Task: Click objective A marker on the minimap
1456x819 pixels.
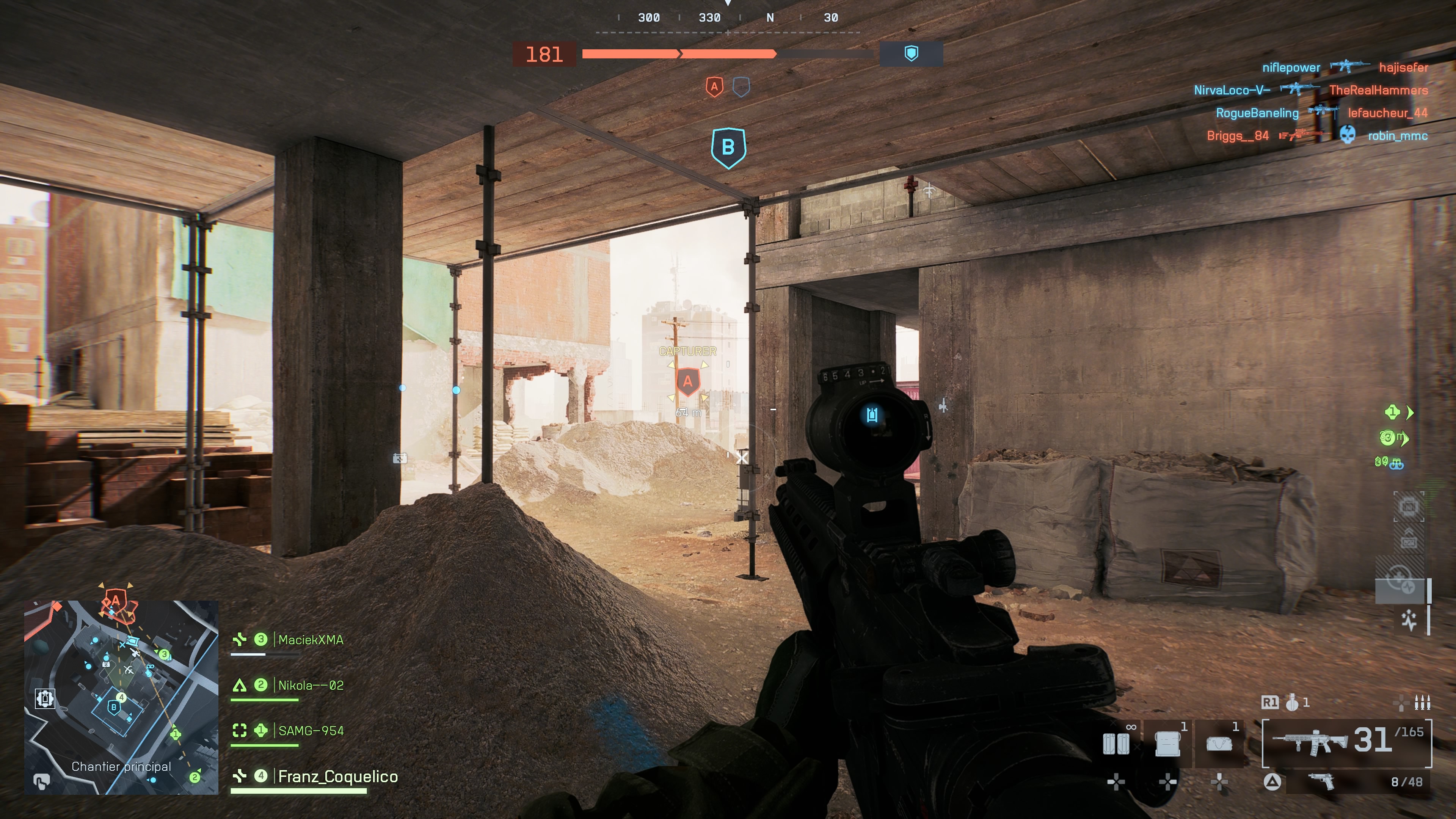Action: click(116, 600)
